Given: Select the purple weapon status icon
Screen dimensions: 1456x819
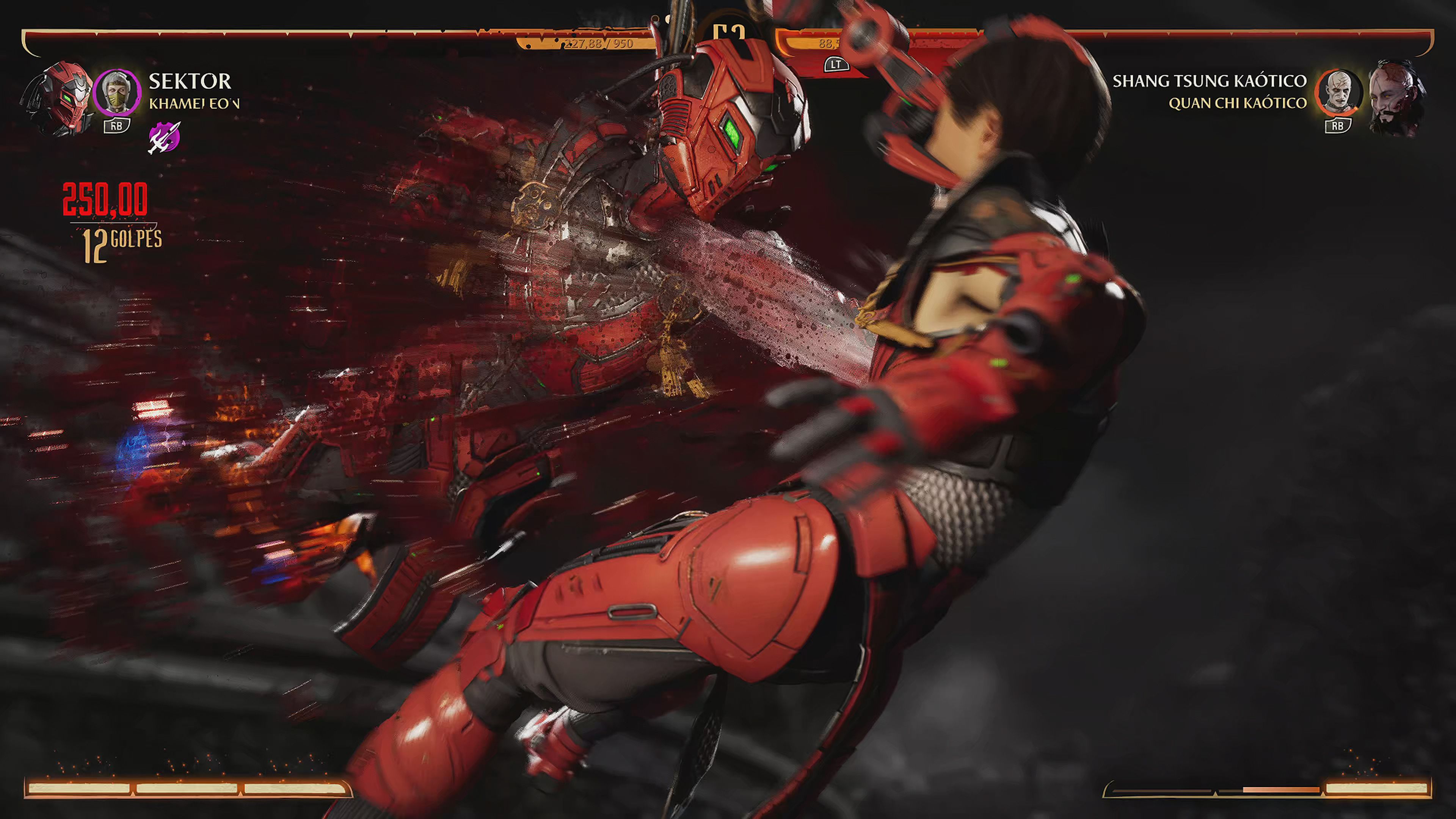Looking at the screenshot, I should (x=164, y=137).
